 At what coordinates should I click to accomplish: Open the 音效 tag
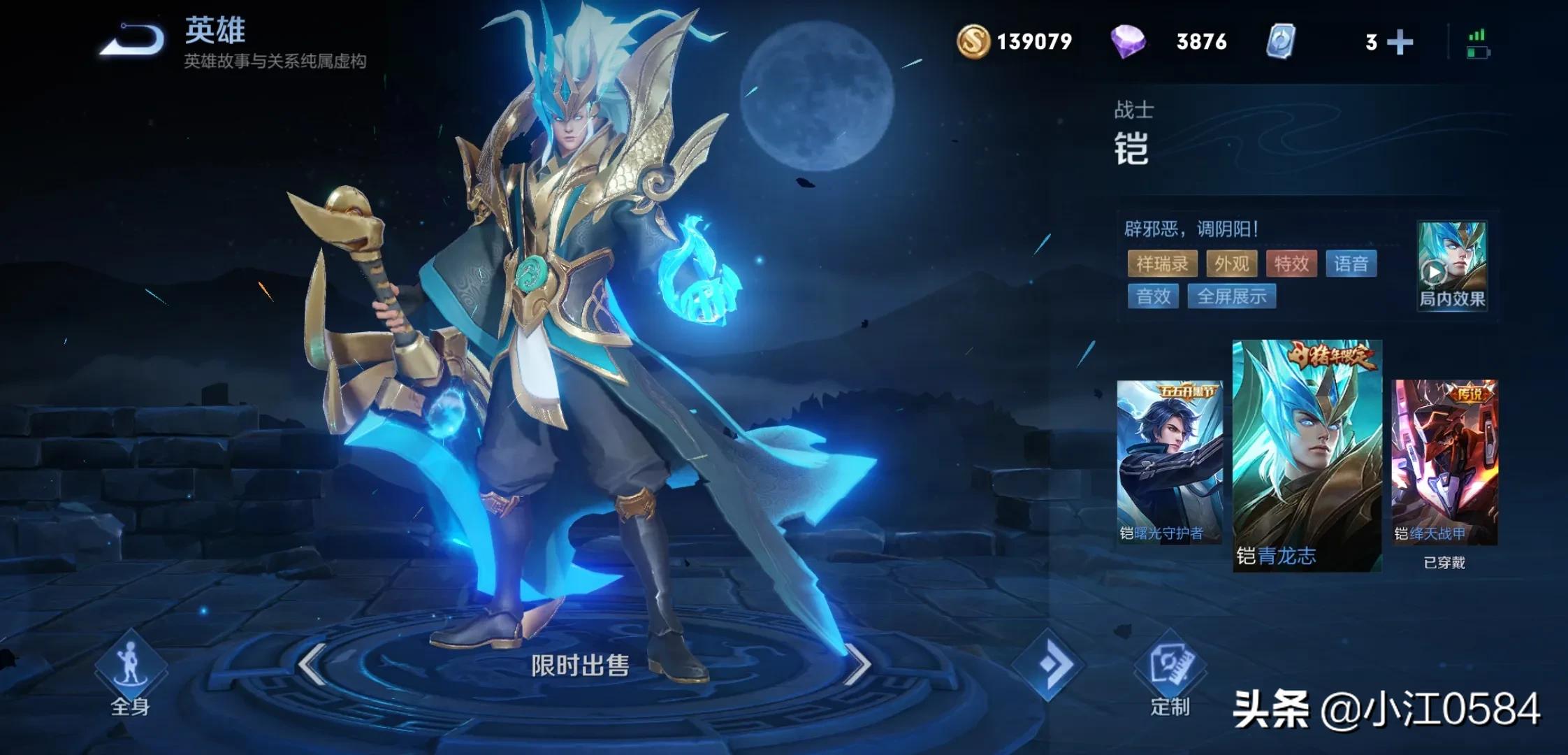pos(1153,296)
